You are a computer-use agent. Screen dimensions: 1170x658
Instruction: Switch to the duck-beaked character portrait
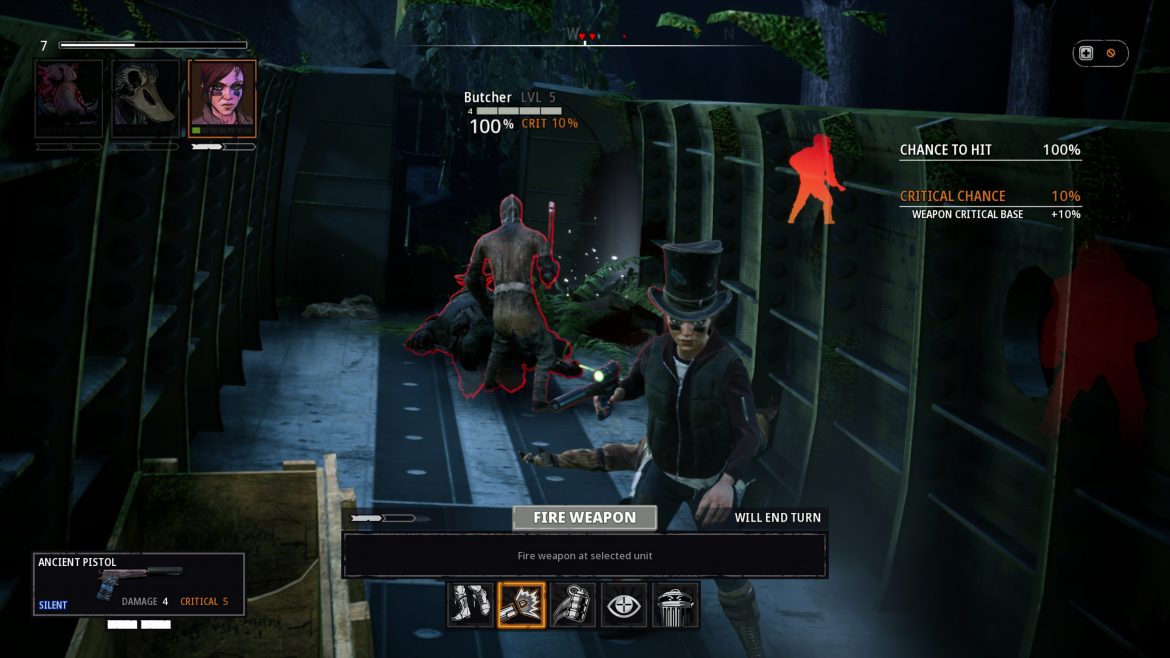[145, 98]
